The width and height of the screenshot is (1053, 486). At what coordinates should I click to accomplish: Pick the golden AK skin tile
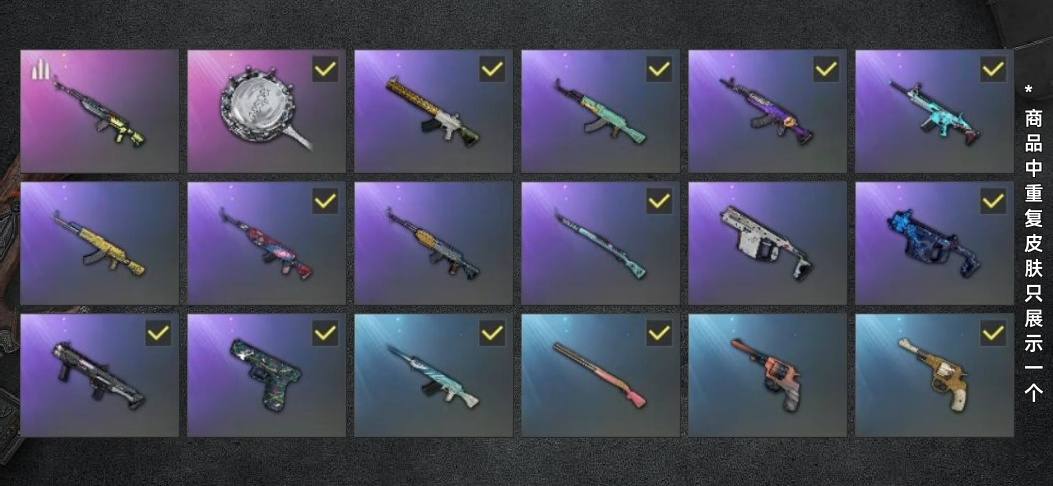point(99,243)
